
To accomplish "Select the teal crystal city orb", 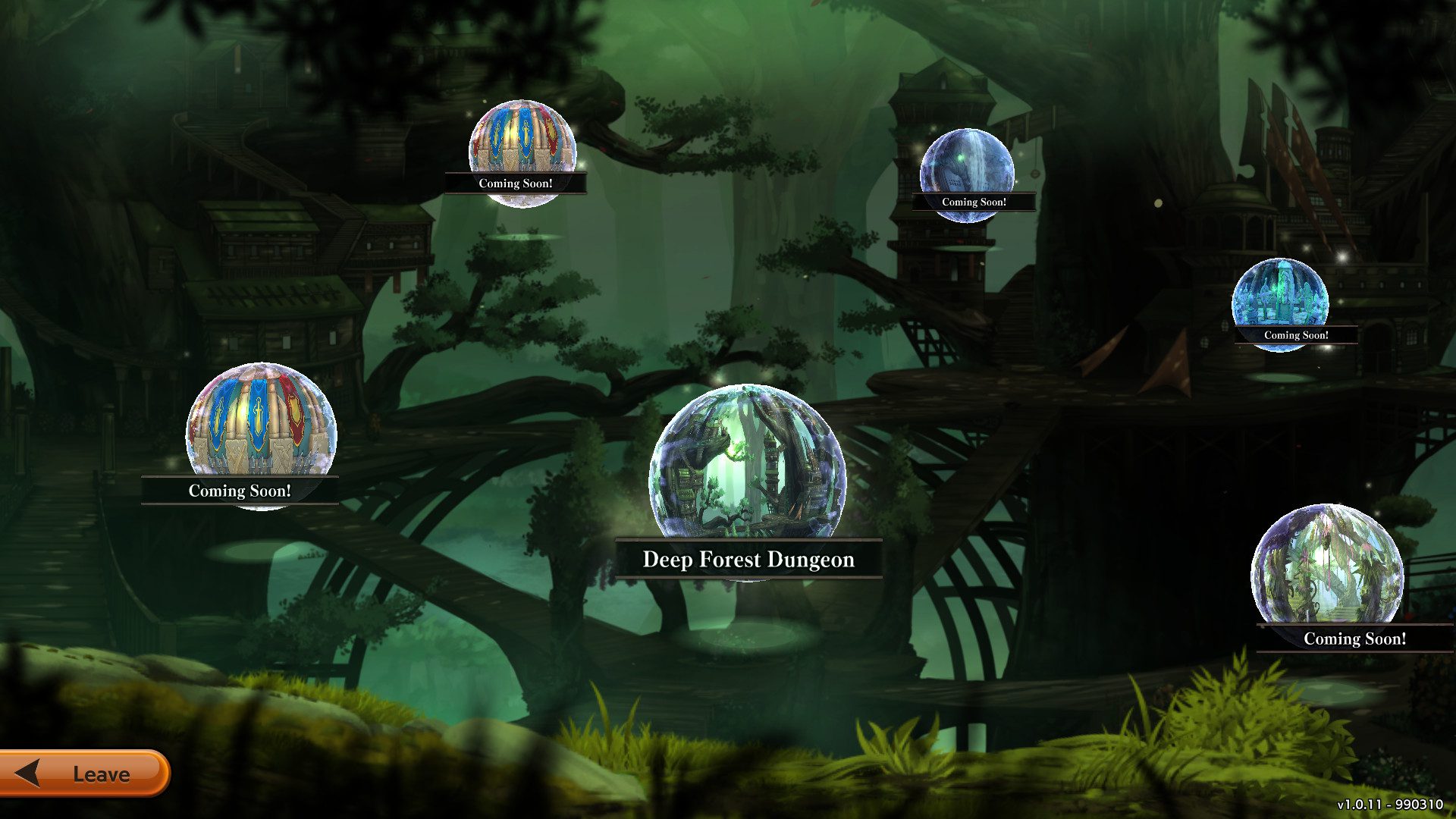I will [x=1280, y=297].
